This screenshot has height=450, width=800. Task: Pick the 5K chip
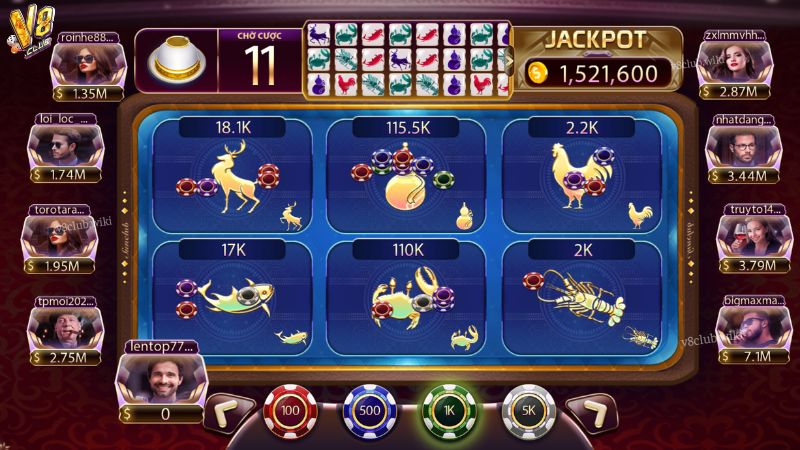528,410
